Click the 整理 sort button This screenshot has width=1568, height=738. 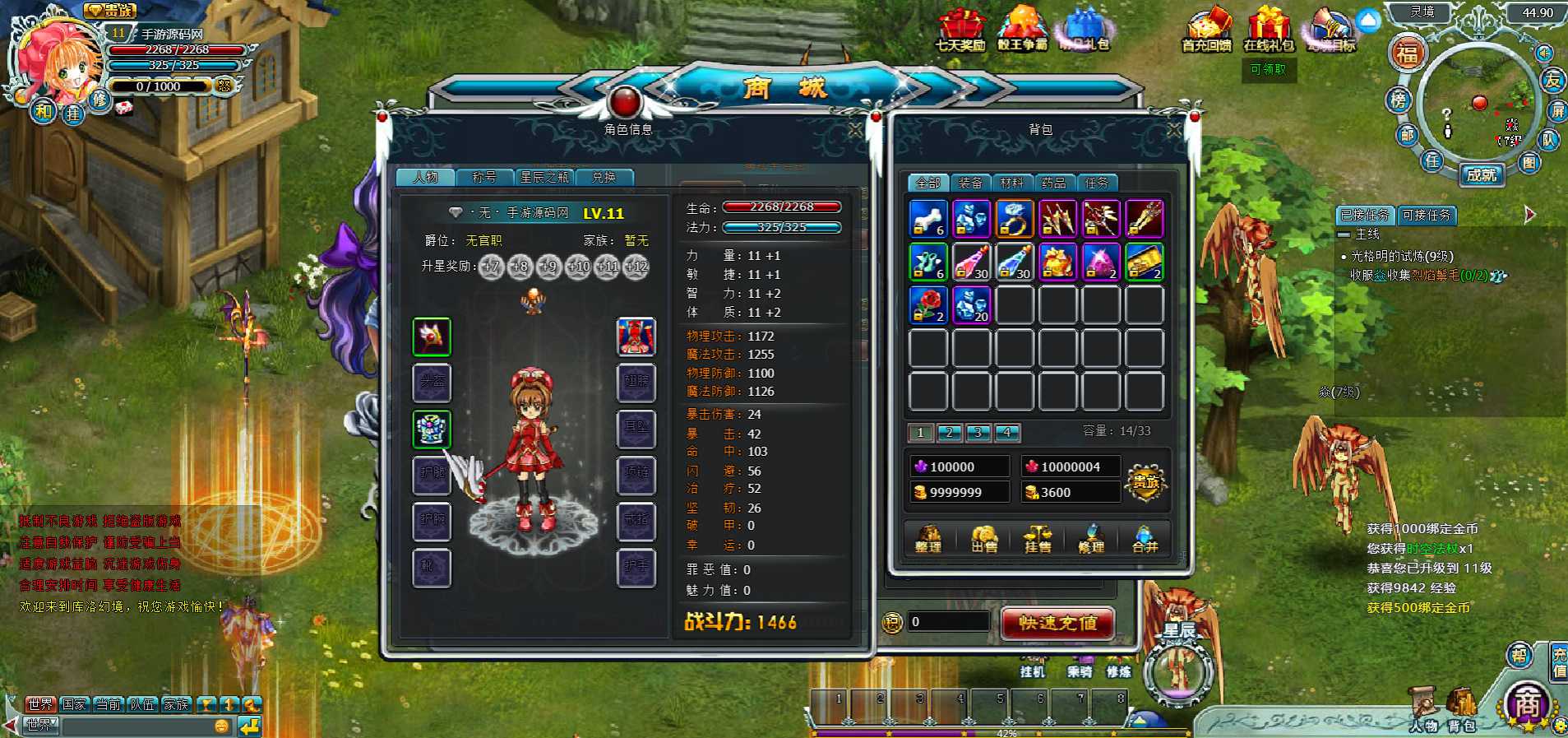928,539
